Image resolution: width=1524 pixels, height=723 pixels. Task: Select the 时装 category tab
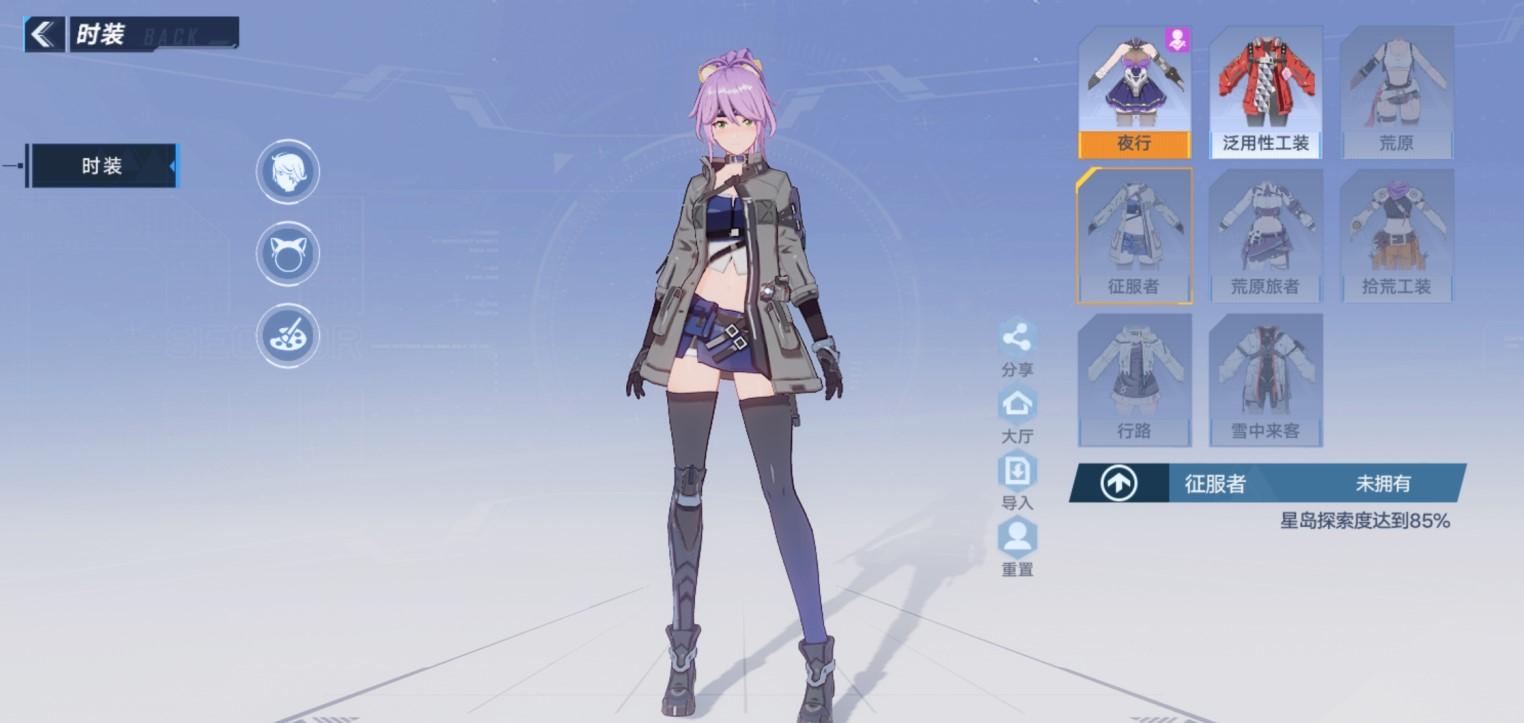(x=102, y=166)
